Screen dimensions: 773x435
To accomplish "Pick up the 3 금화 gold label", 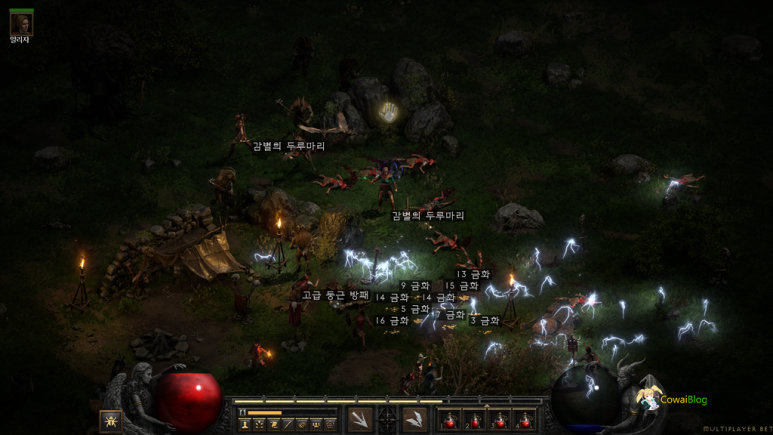I will click(484, 321).
